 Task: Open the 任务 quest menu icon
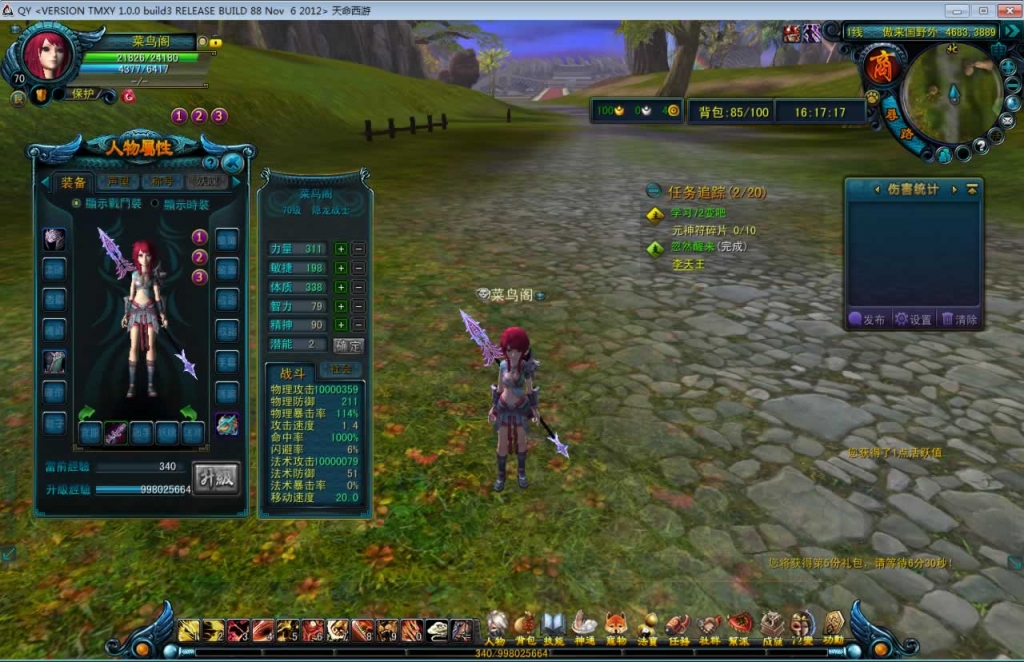[x=678, y=626]
